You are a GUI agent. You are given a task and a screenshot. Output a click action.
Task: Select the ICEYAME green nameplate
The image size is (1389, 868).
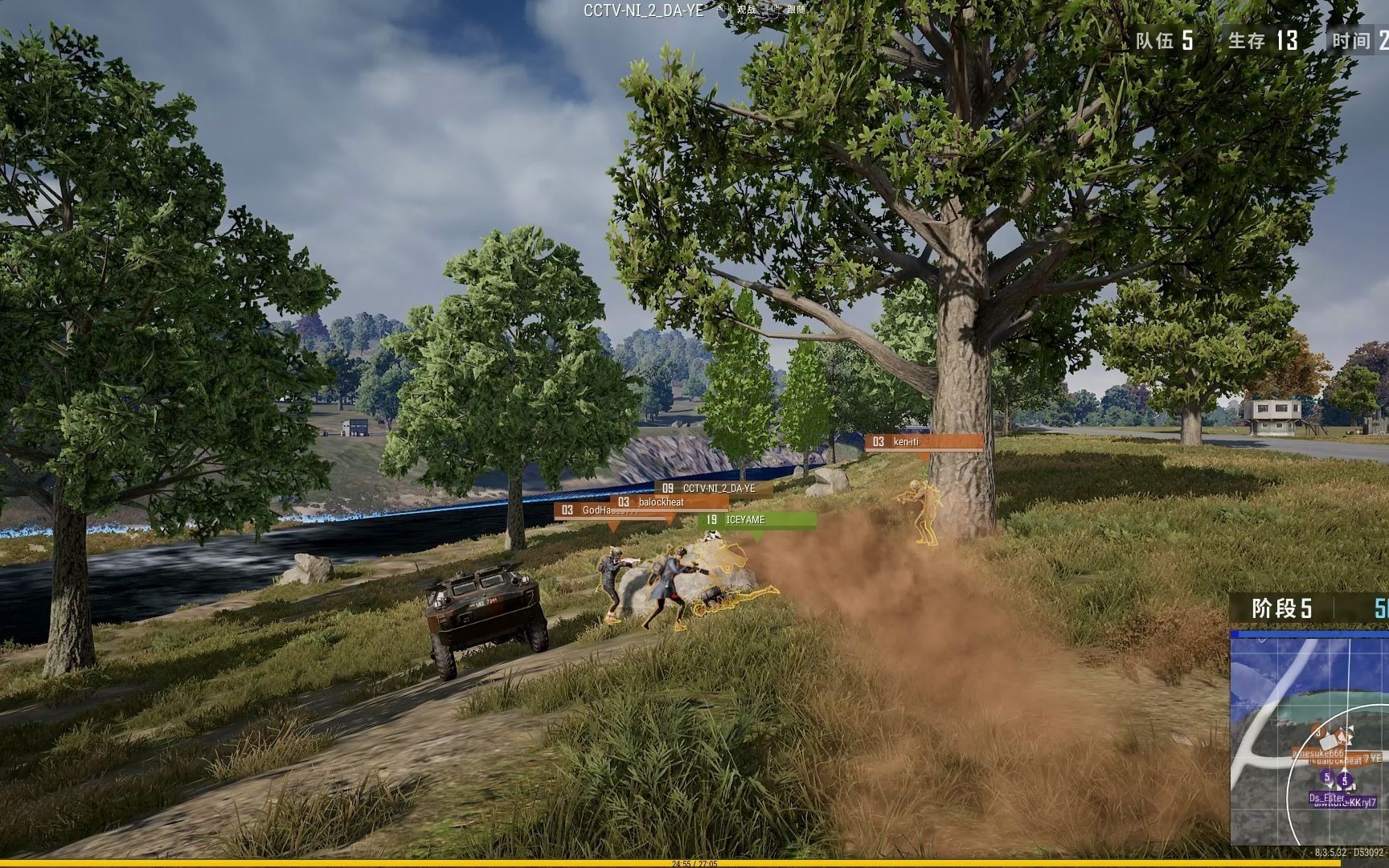tap(760, 520)
